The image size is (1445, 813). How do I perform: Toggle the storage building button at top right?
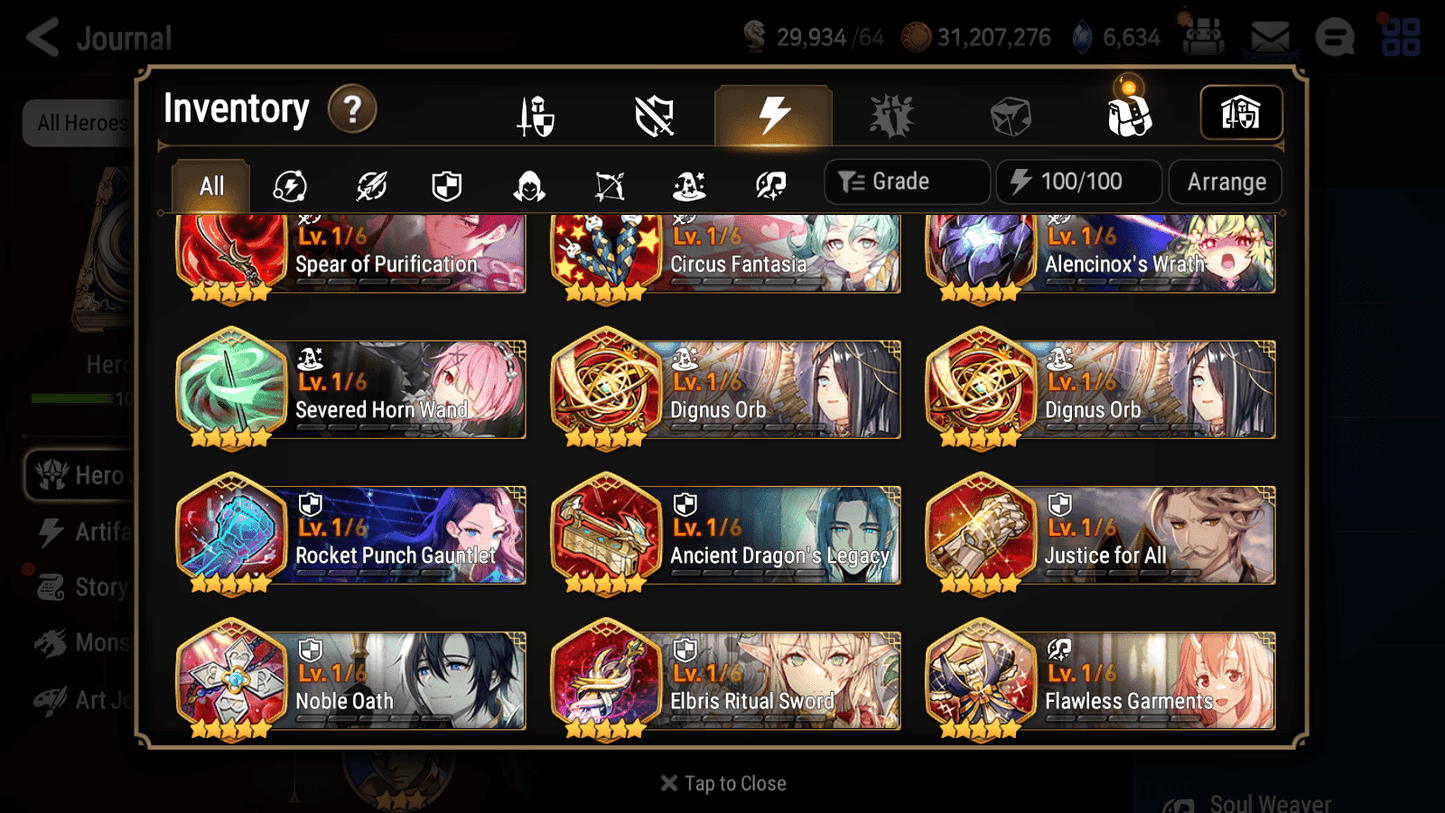pos(1241,112)
